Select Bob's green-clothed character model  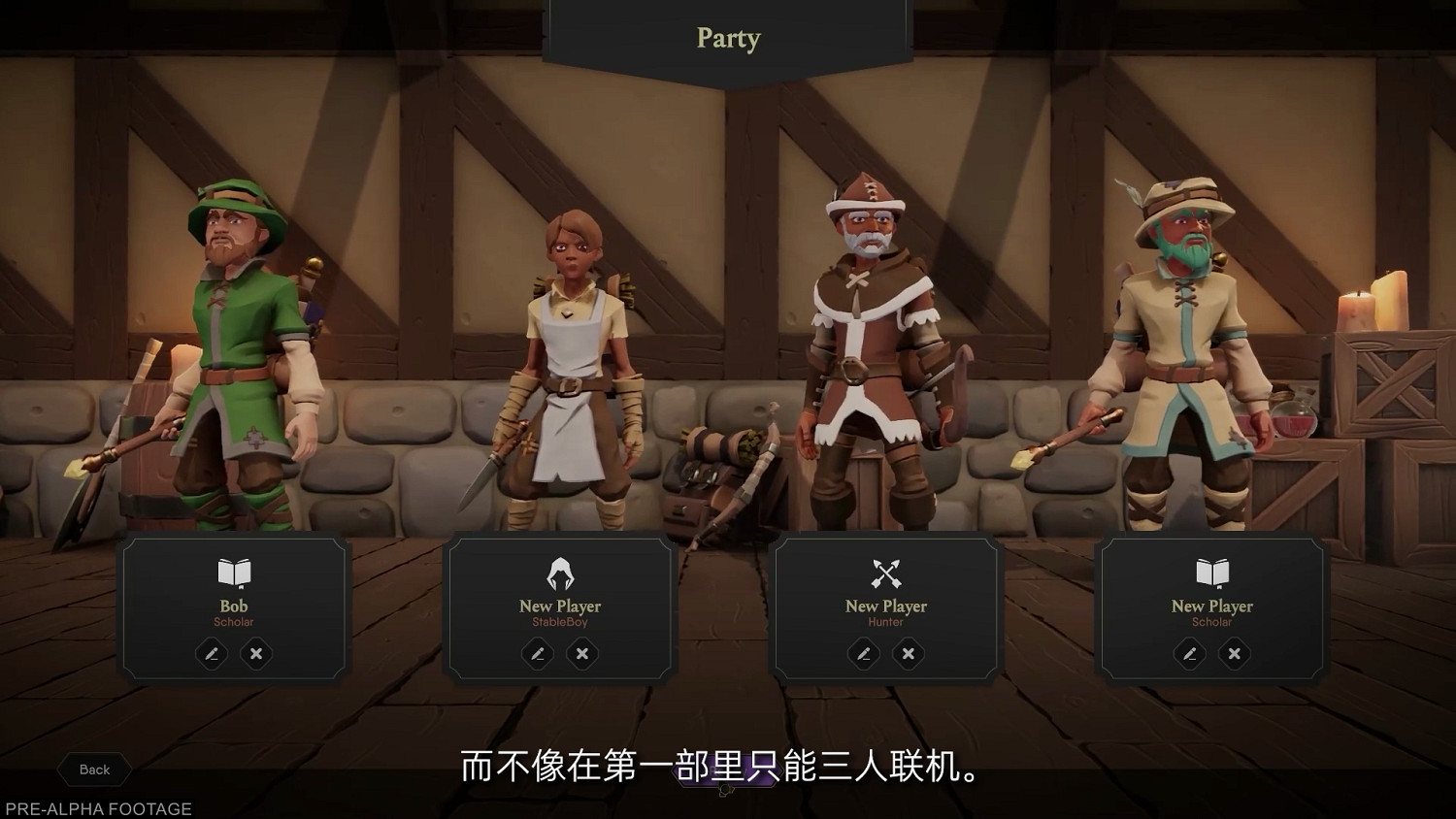[x=233, y=359]
